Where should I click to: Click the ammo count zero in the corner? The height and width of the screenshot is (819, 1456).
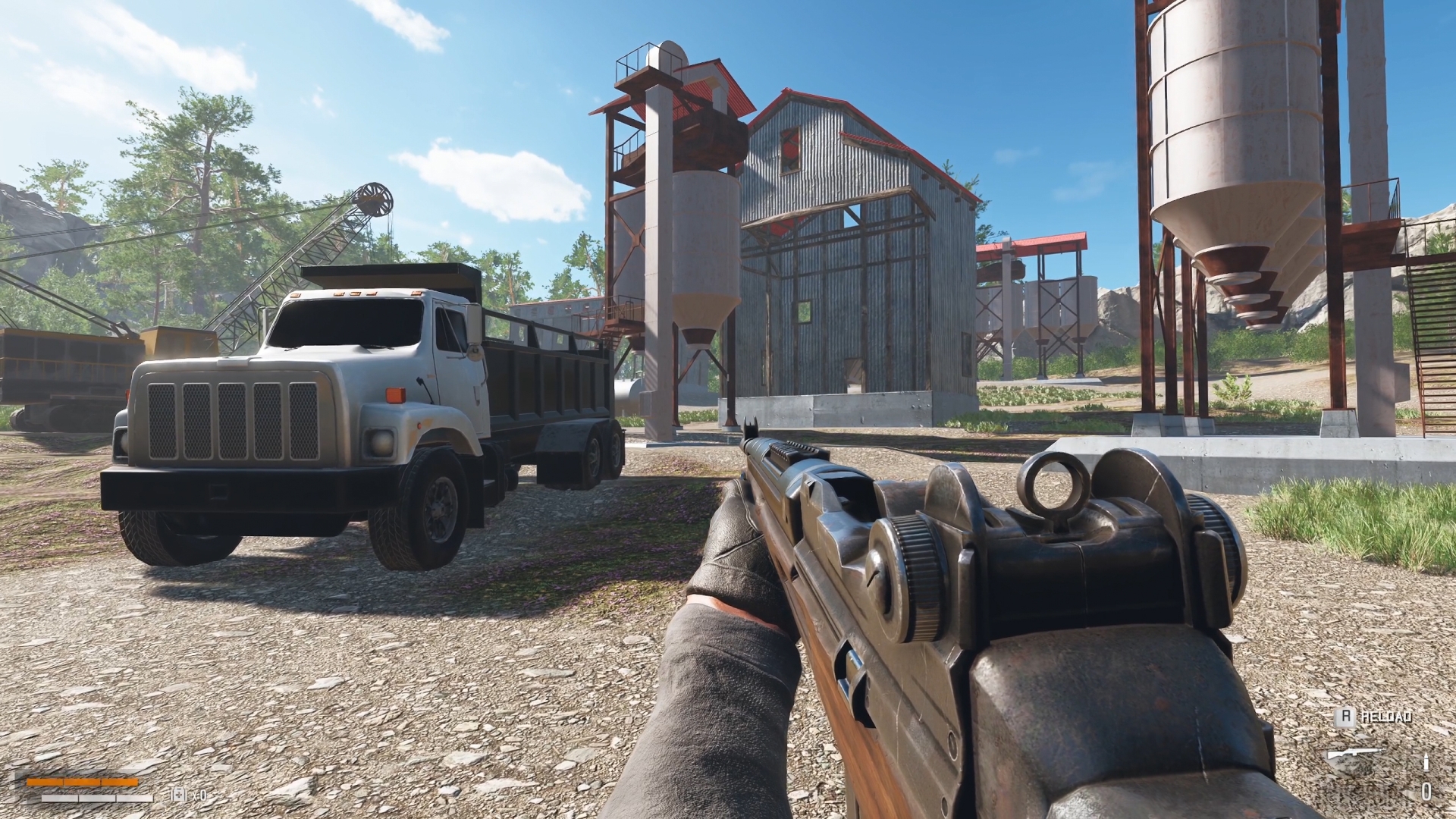coord(1426,791)
